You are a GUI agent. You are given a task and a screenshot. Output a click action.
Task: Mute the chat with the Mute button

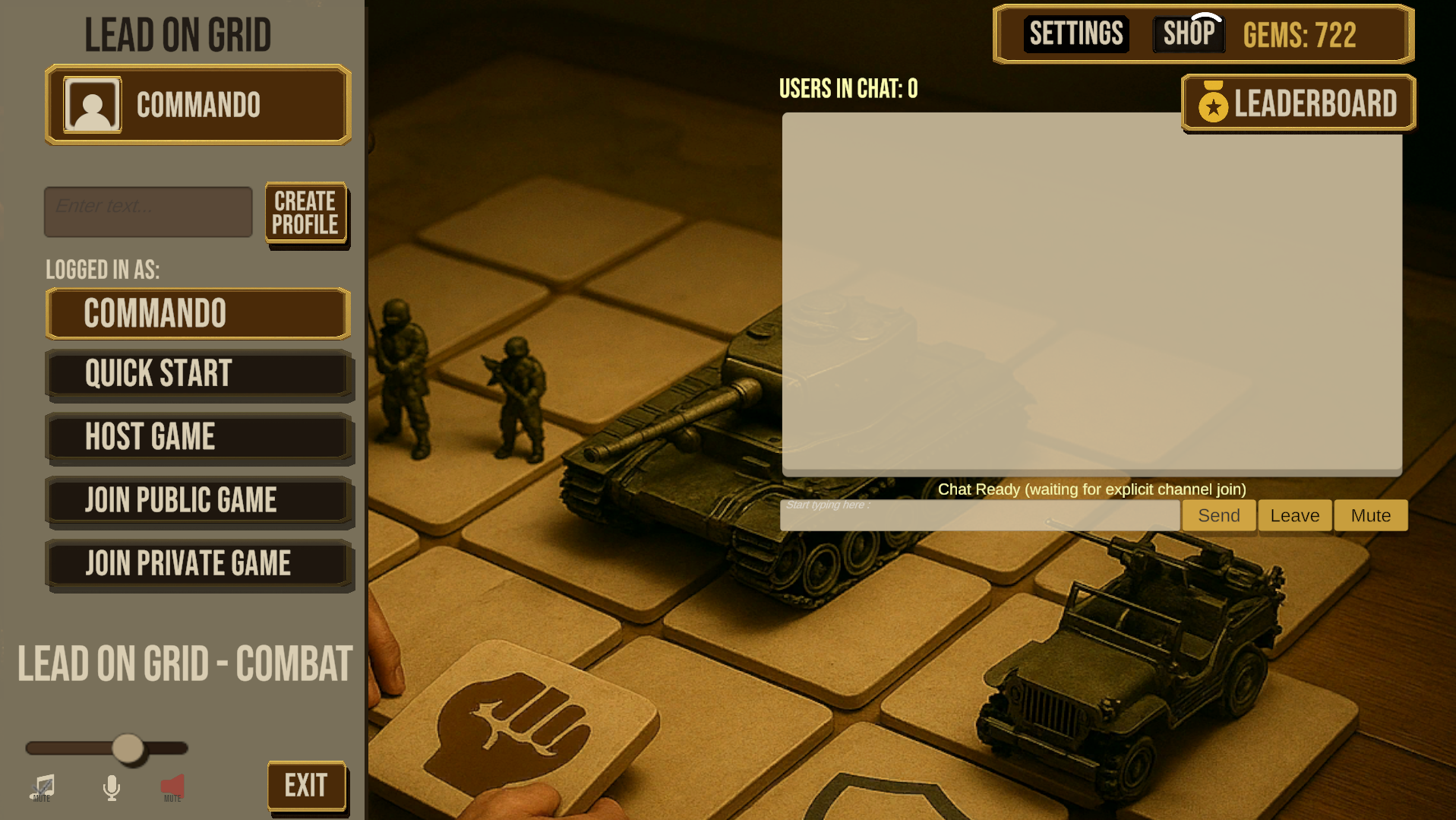click(1370, 515)
